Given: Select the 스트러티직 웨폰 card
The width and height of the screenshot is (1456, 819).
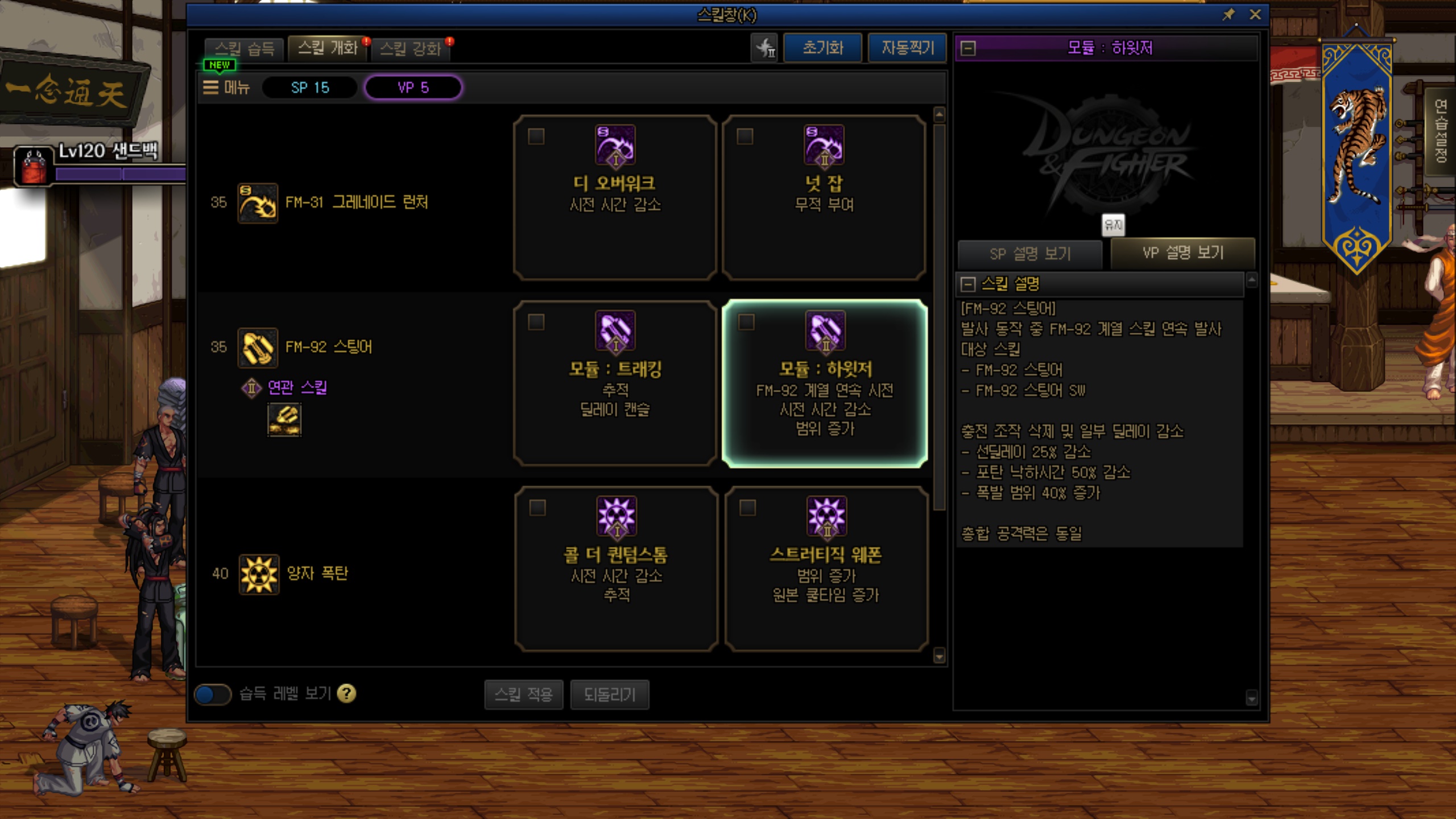Looking at the screenshot, I should click(826, 569).
